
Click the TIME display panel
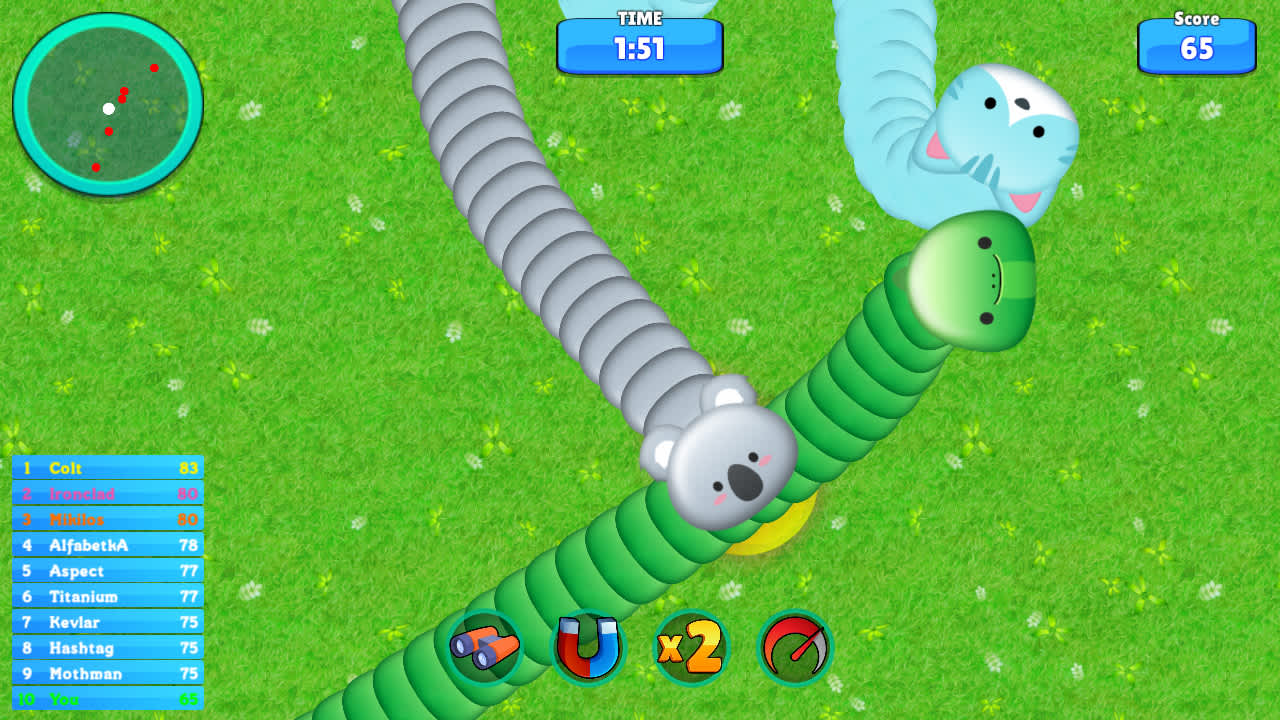coord(639,44)
